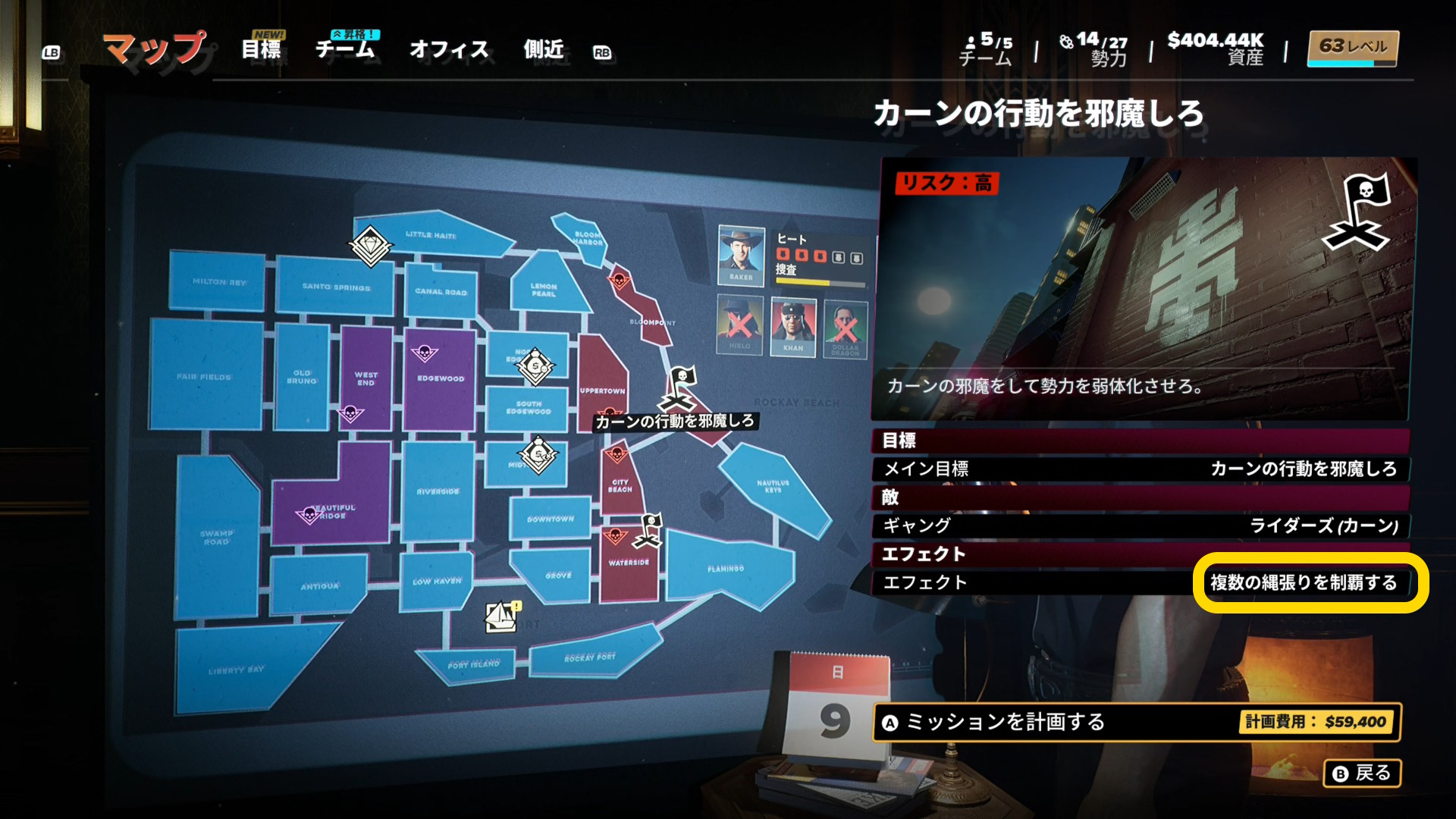1456x819 pixels.
Task: Choose the crossed-out Dollar Dragon portrait
Action: [x=846, y=327]
